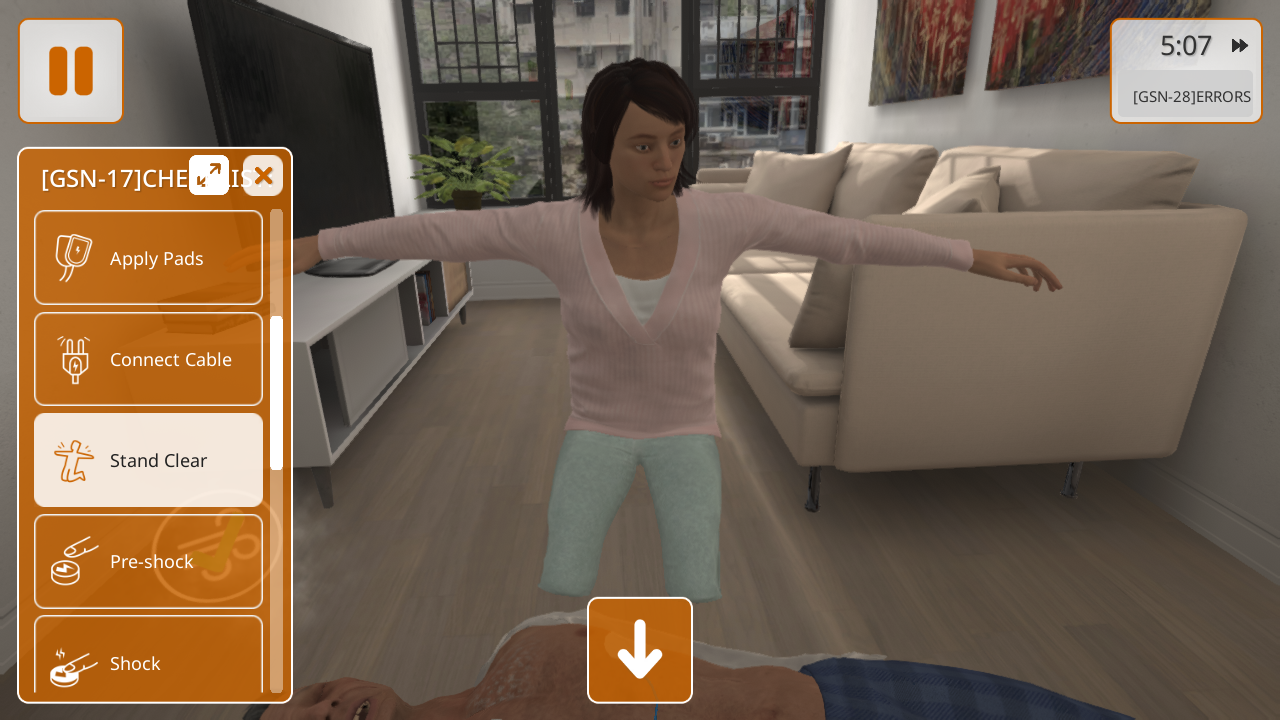Fast-forward the simulation timer
Screen dimensions: 1280x720
[1240, 45]
